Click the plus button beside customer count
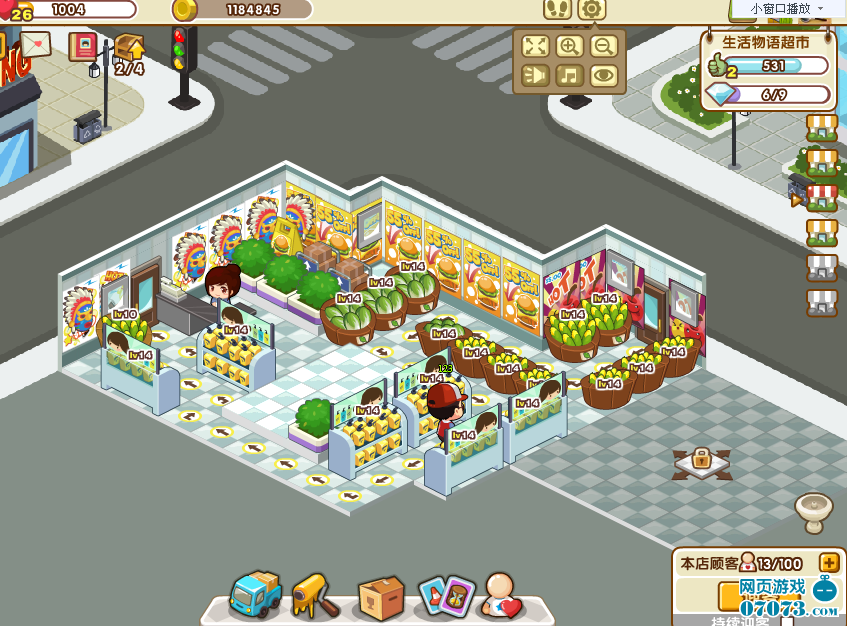The width and height of the screenshot is (847, 626). [828, 563]
